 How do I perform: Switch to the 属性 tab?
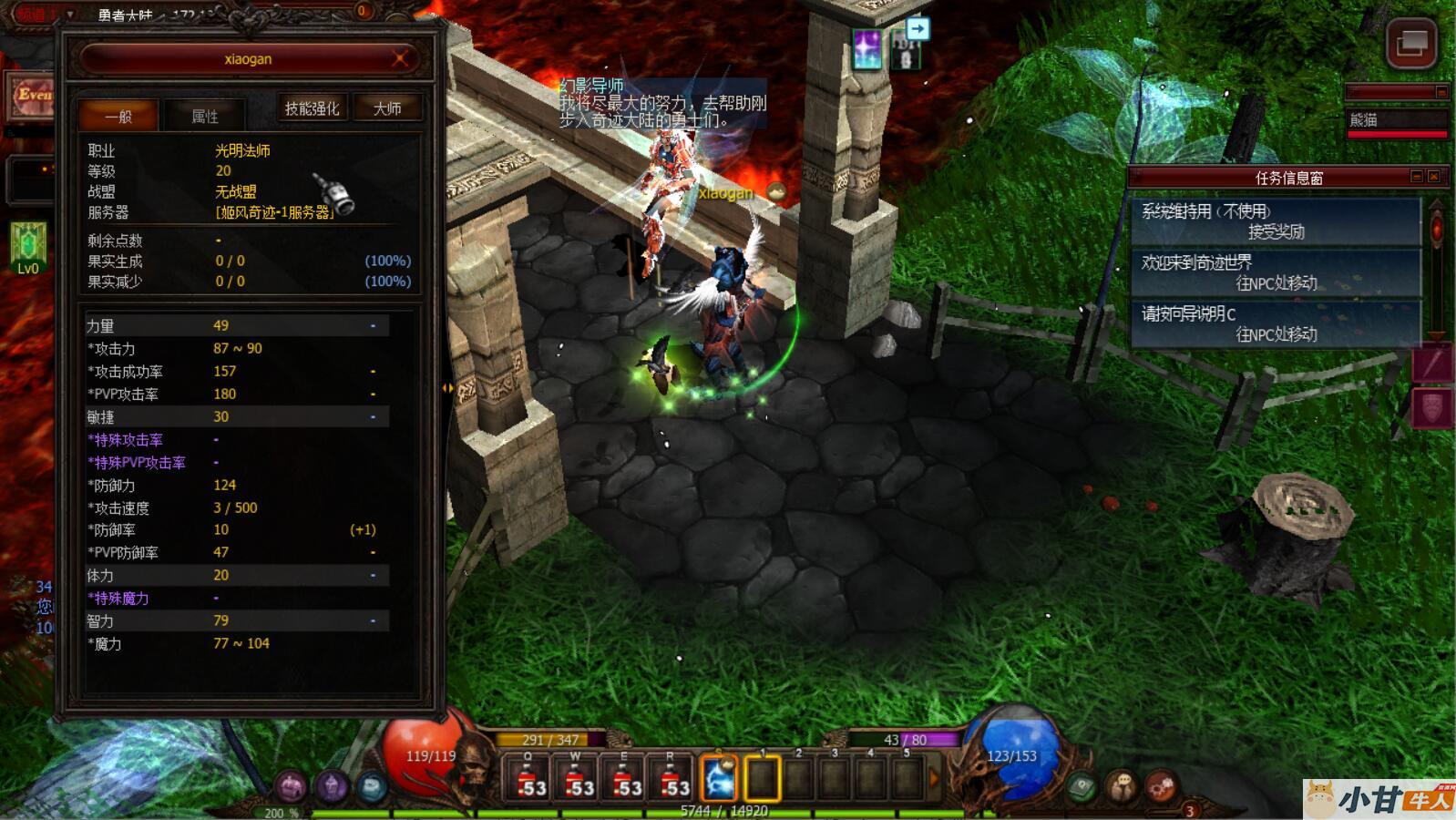205,116
